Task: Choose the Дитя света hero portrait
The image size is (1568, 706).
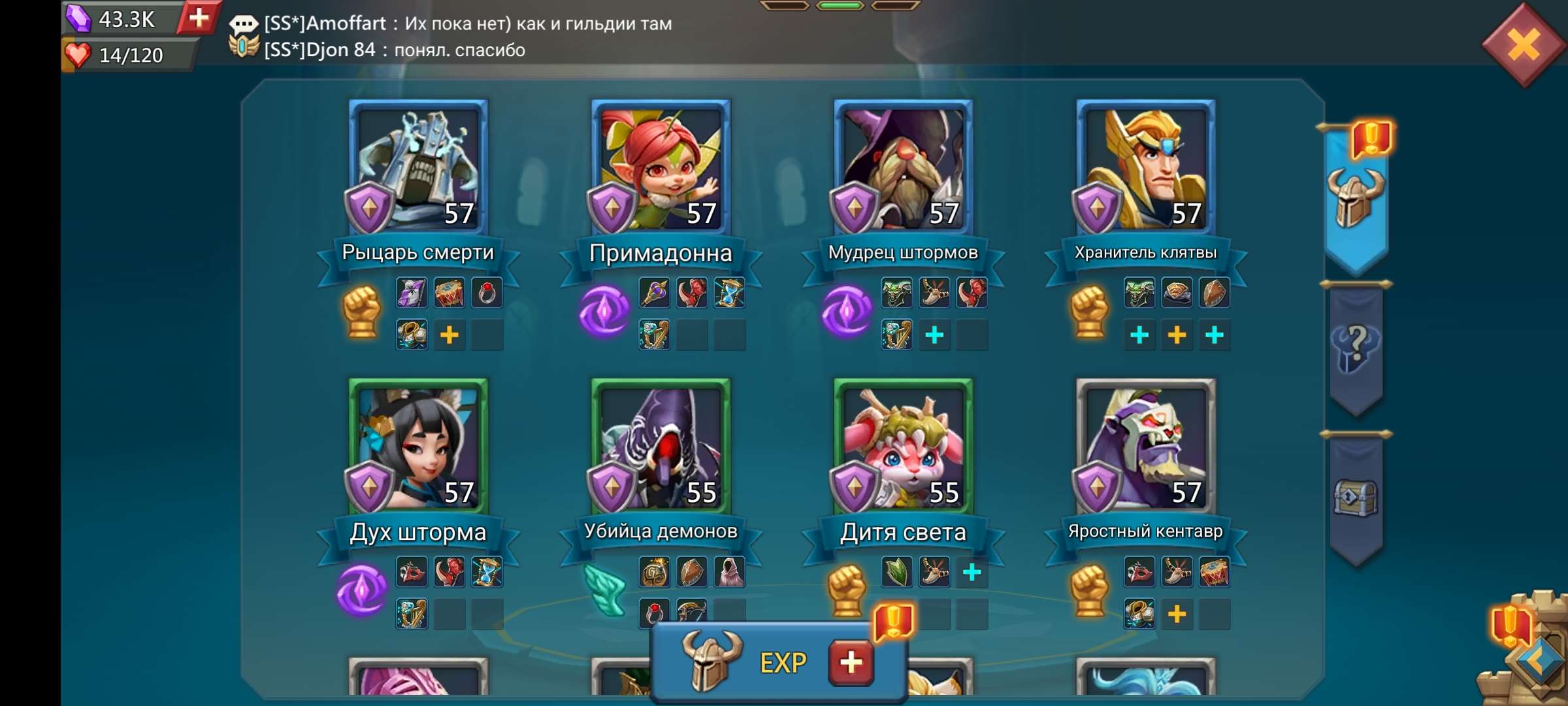Action: 903,446
